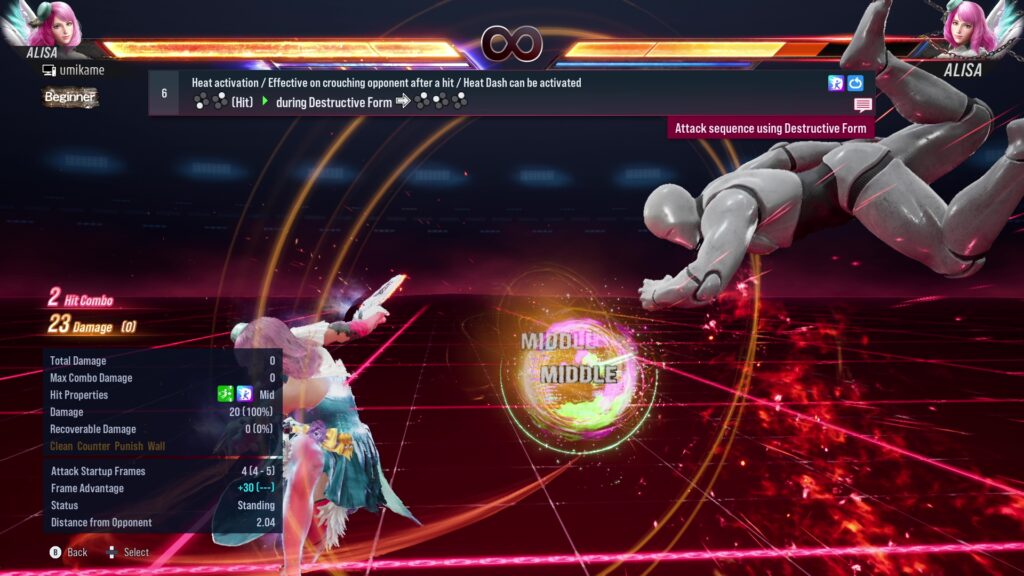
Task: Select move list entry number 6
Action: (x=164, y=93)
